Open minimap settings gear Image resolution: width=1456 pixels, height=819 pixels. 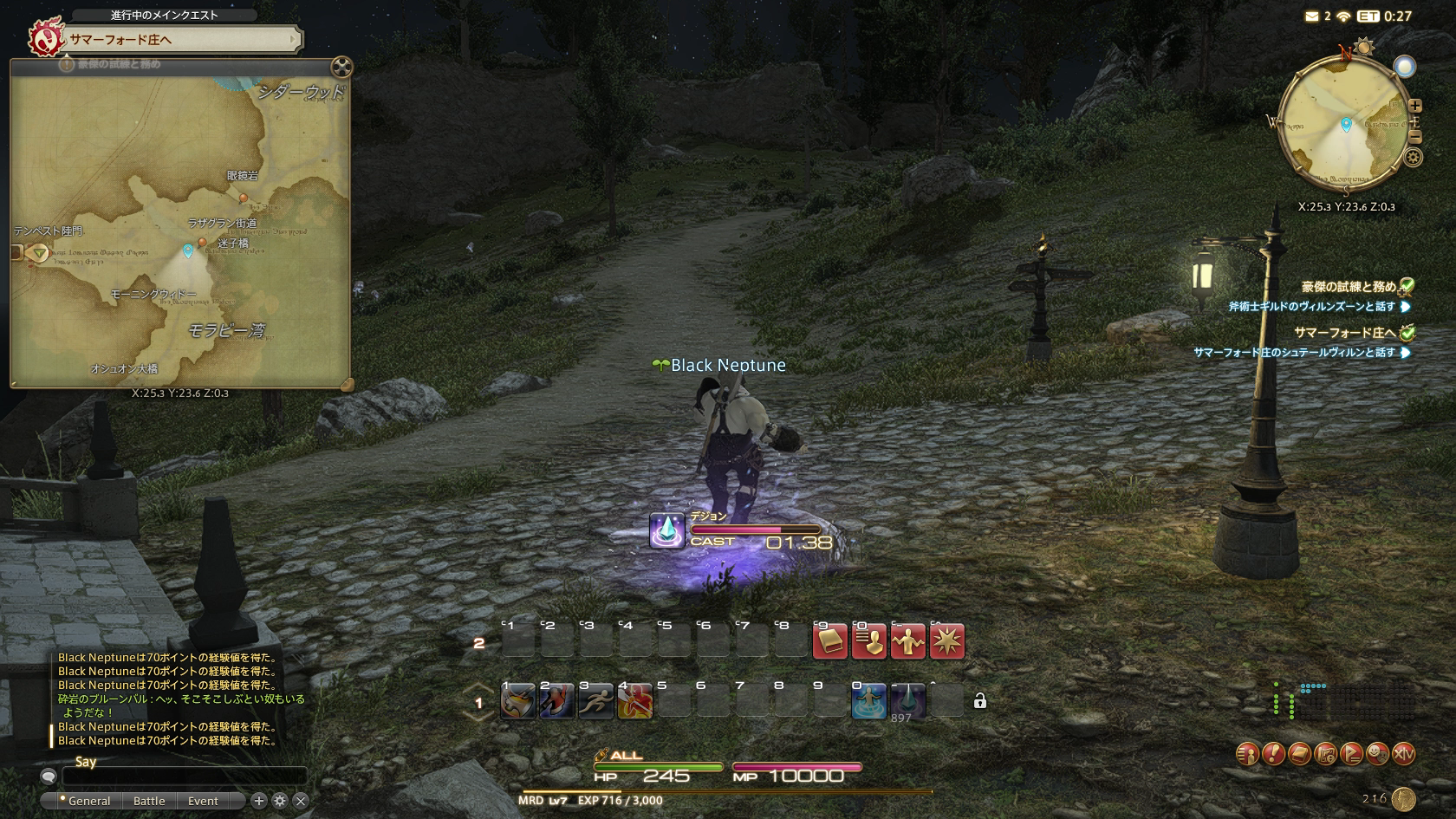pos(1414,158)
